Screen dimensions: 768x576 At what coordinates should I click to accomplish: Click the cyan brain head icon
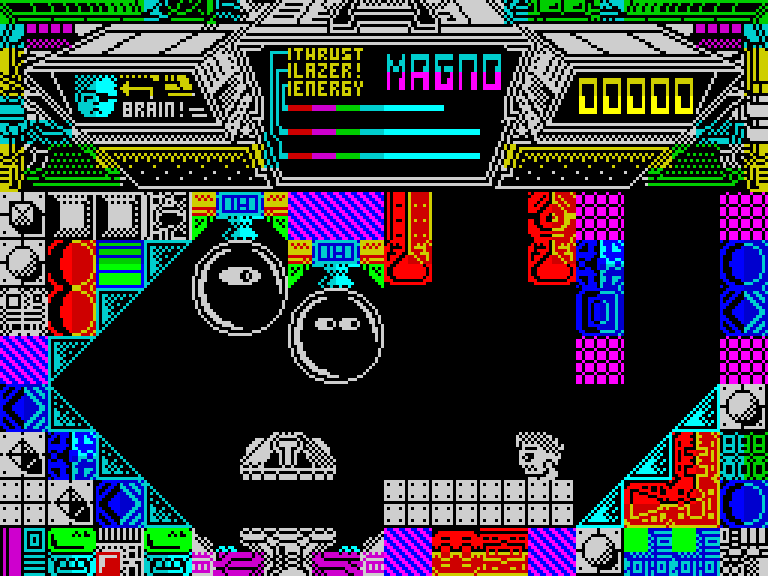point(95,96)
